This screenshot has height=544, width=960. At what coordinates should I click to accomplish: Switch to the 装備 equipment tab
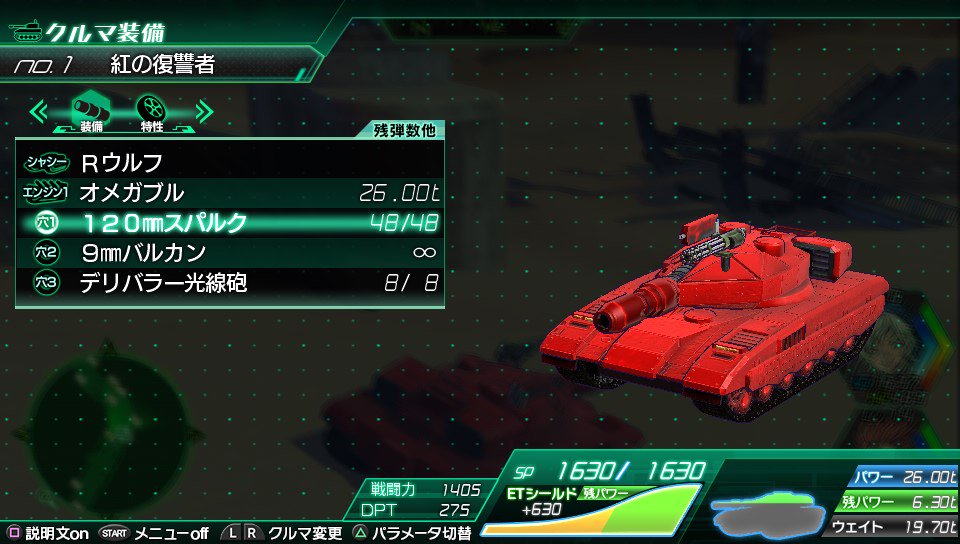click(x=91, y=110)
